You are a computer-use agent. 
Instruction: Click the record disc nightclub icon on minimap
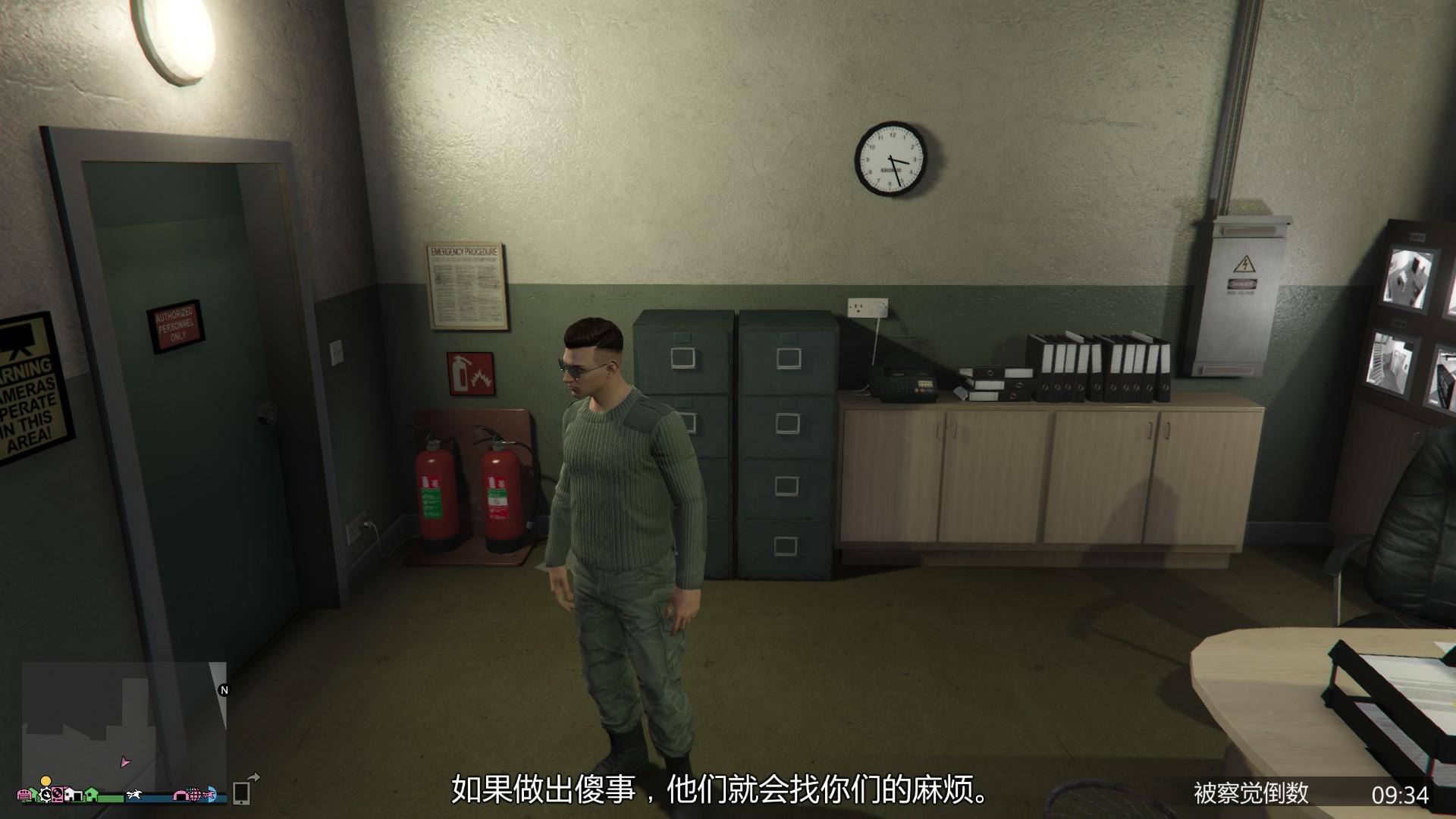point(58,795)
